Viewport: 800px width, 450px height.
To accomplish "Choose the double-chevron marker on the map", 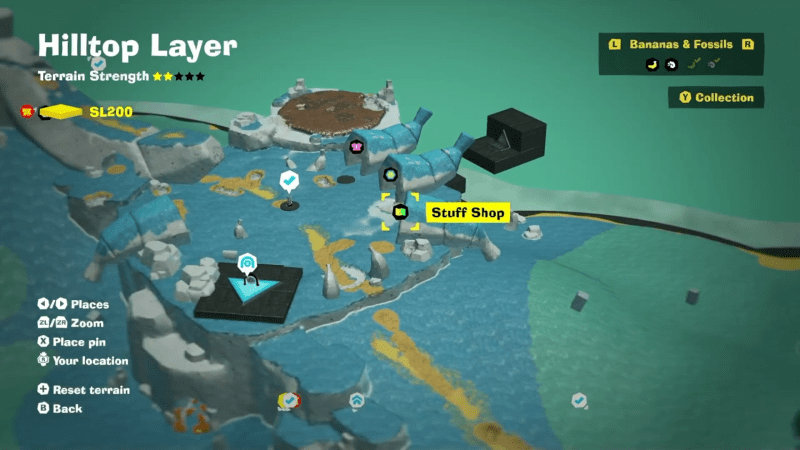I will coord(357,400).
